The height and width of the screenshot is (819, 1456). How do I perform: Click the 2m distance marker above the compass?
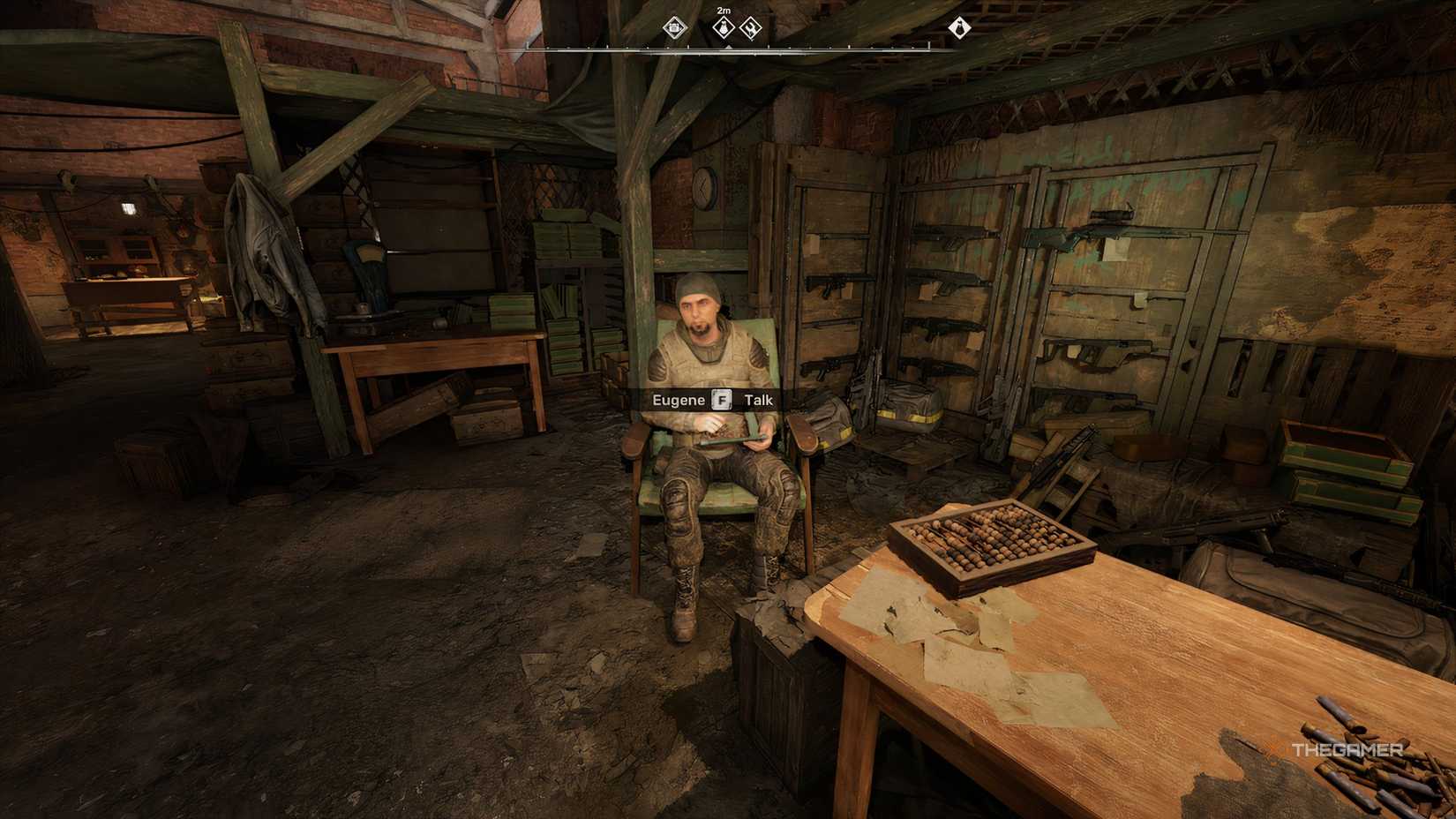tap(723, 11)
